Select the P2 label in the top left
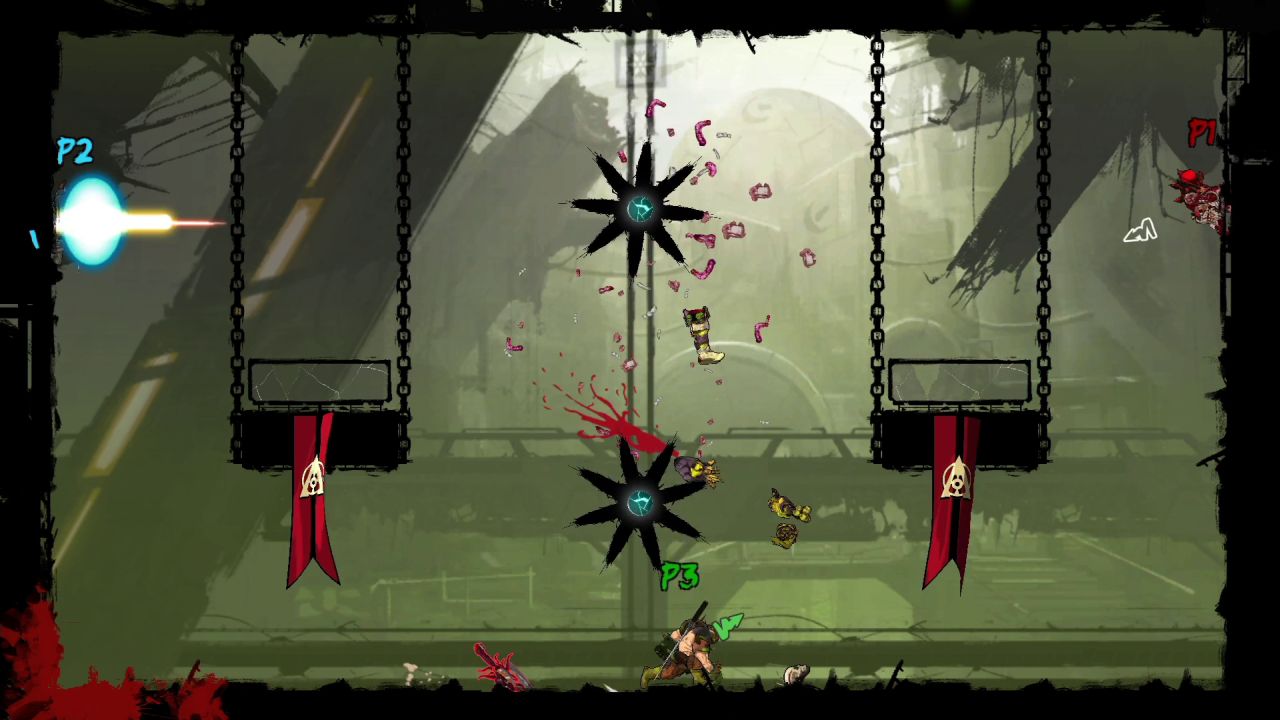The image size is (1280, 720). (73, 152)
